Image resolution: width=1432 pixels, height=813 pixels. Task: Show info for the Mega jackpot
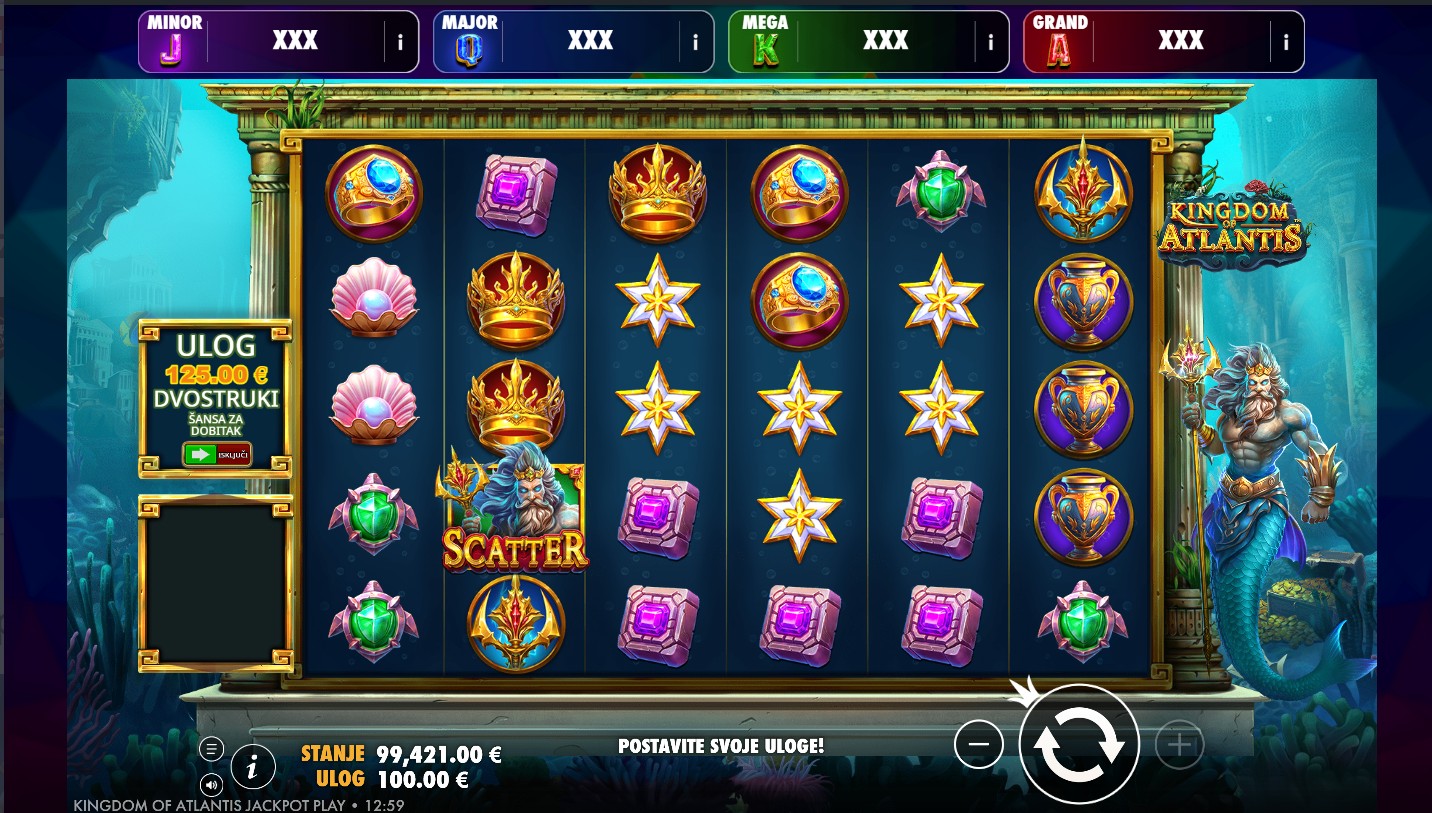990,42
